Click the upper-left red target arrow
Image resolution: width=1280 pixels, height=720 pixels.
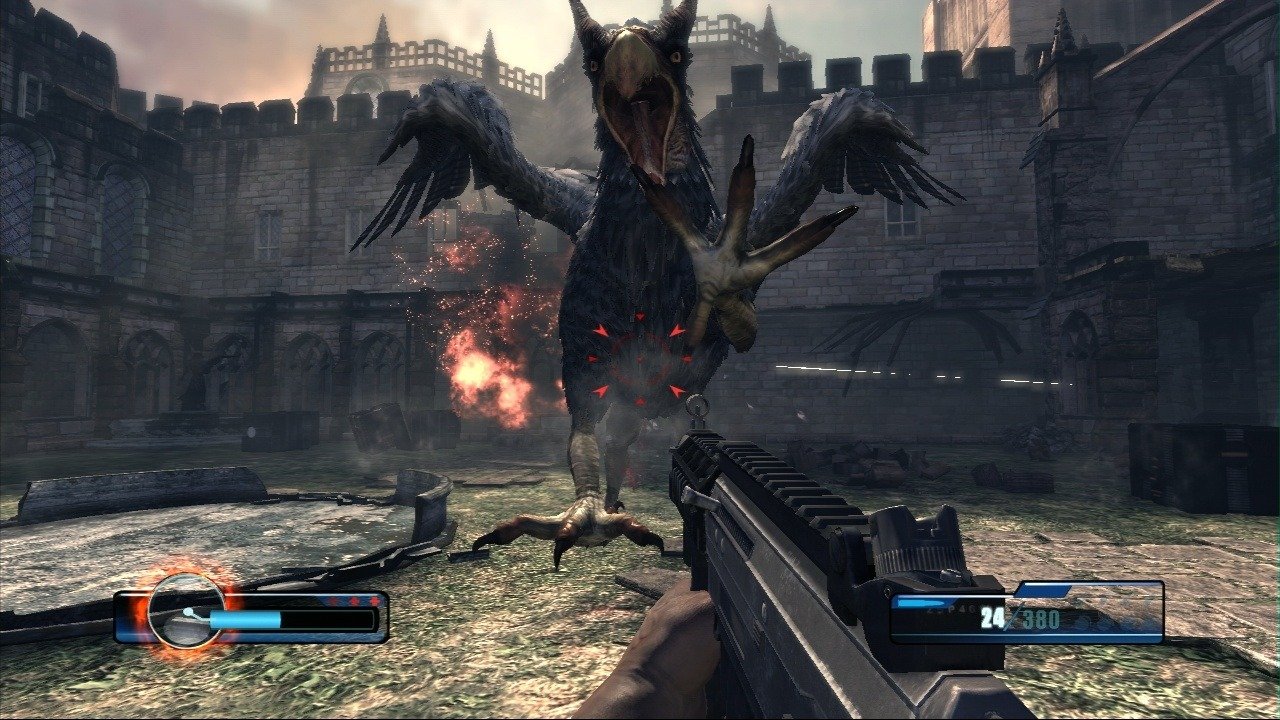tap(602, 331)
